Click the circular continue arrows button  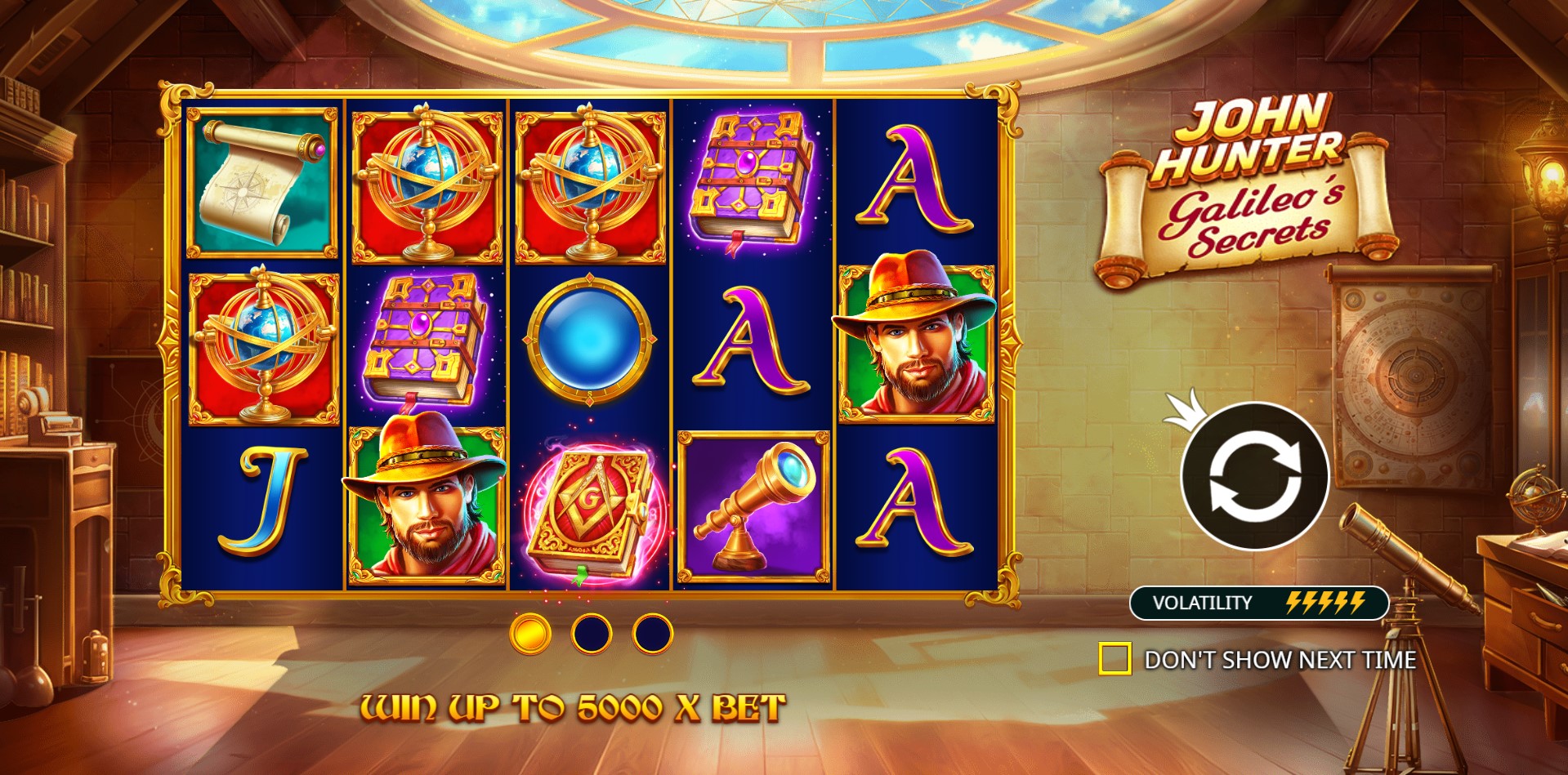pyautogui.click(x=1254, y=476)
